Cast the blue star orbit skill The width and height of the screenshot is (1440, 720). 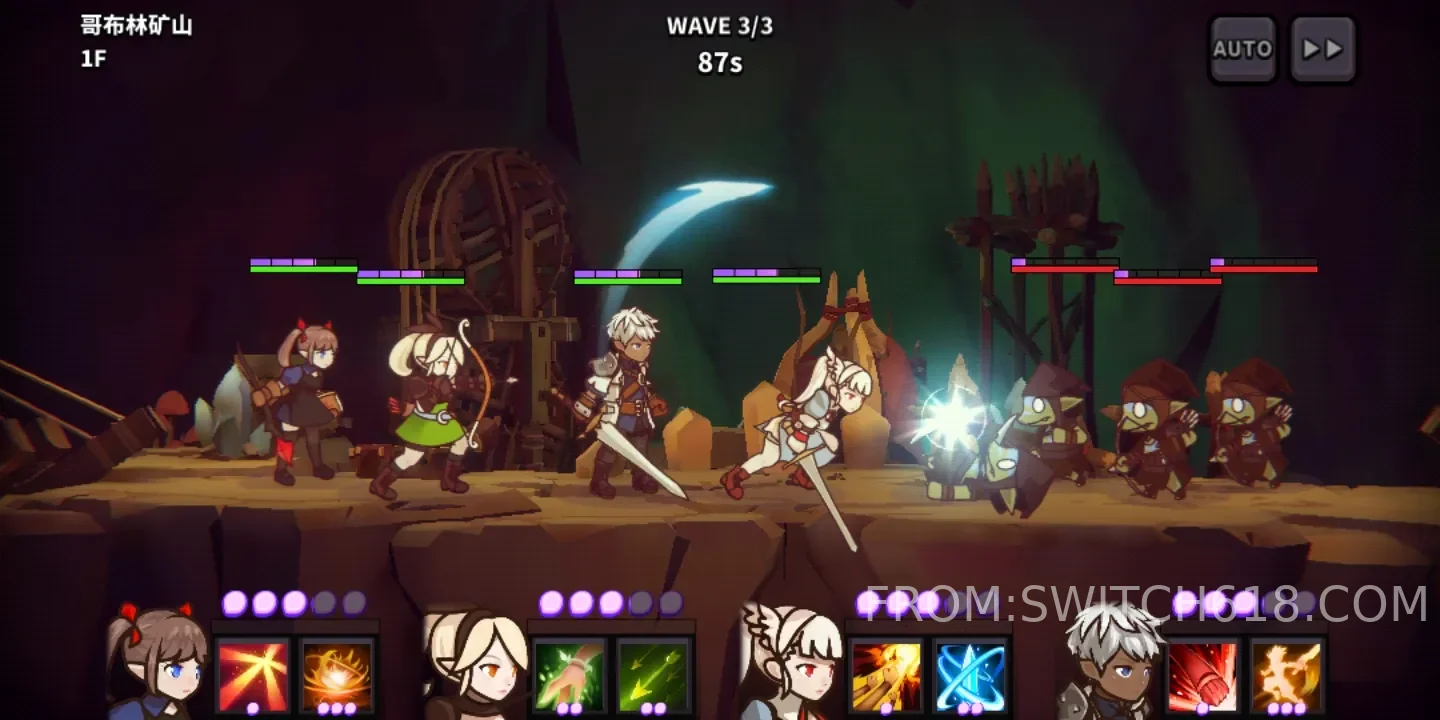point(970,676)
